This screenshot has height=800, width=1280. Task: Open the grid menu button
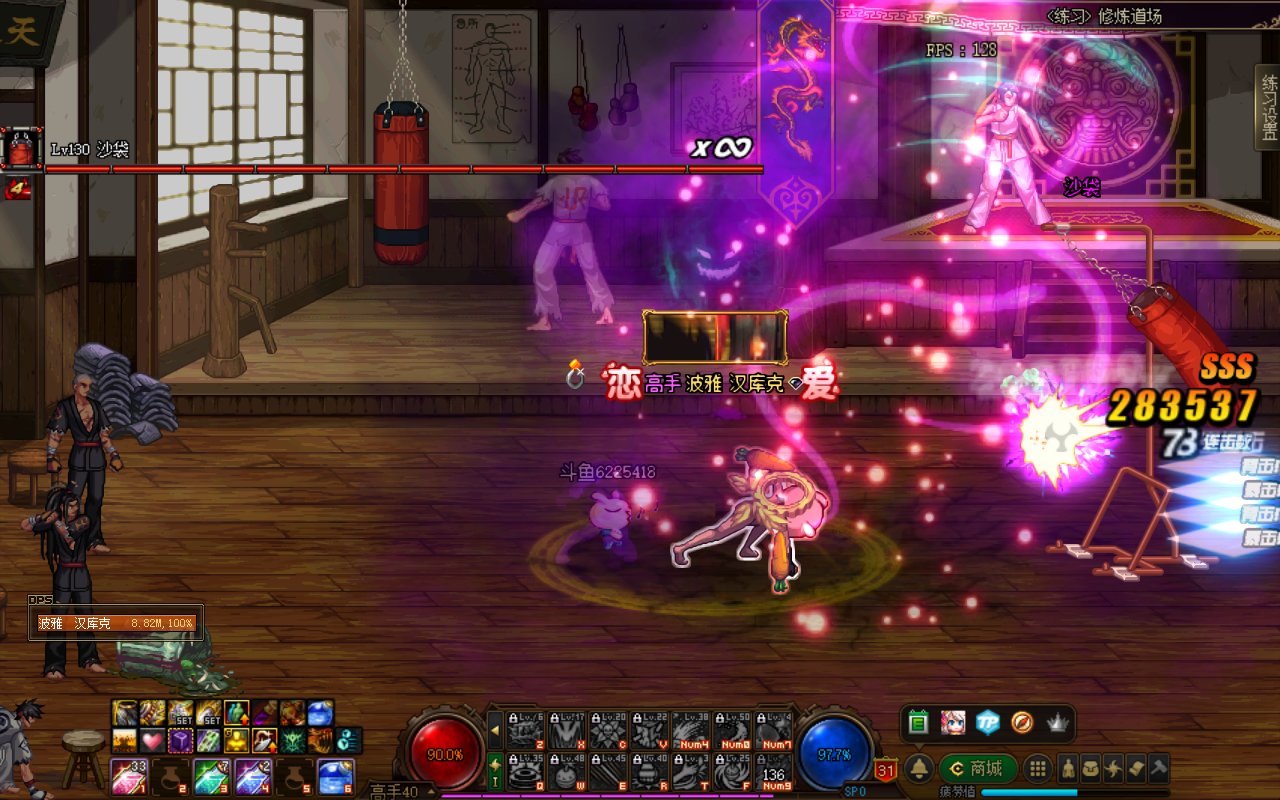(1038, 768)
